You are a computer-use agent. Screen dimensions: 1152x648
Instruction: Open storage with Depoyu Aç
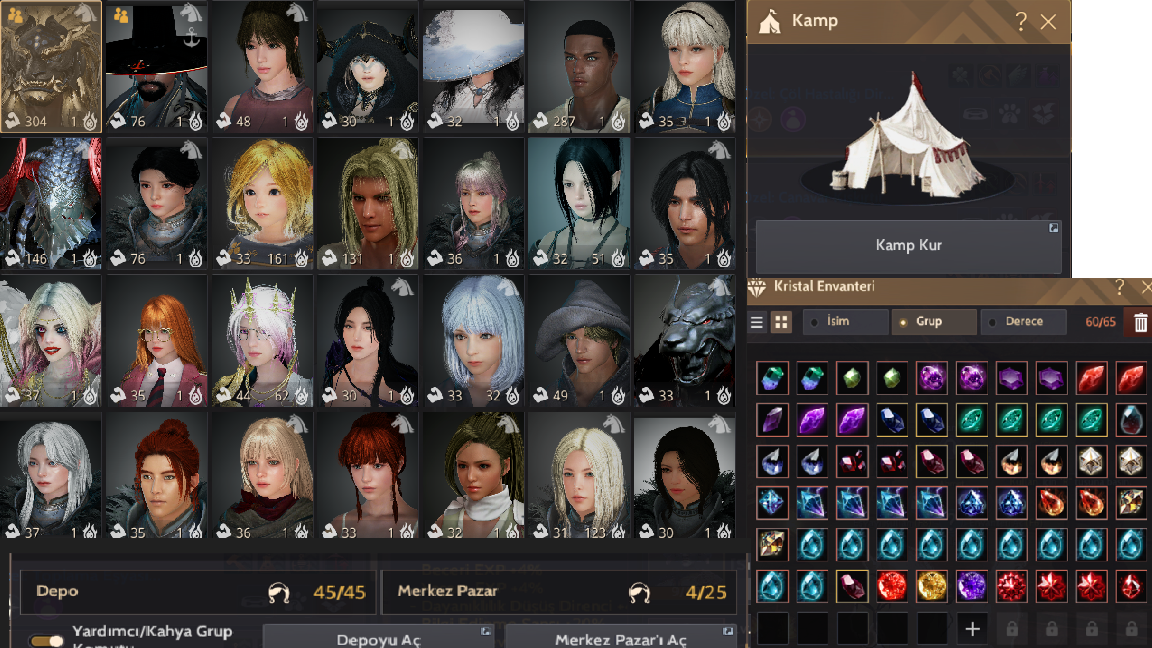pyautogui.click(x=378, y=639)
